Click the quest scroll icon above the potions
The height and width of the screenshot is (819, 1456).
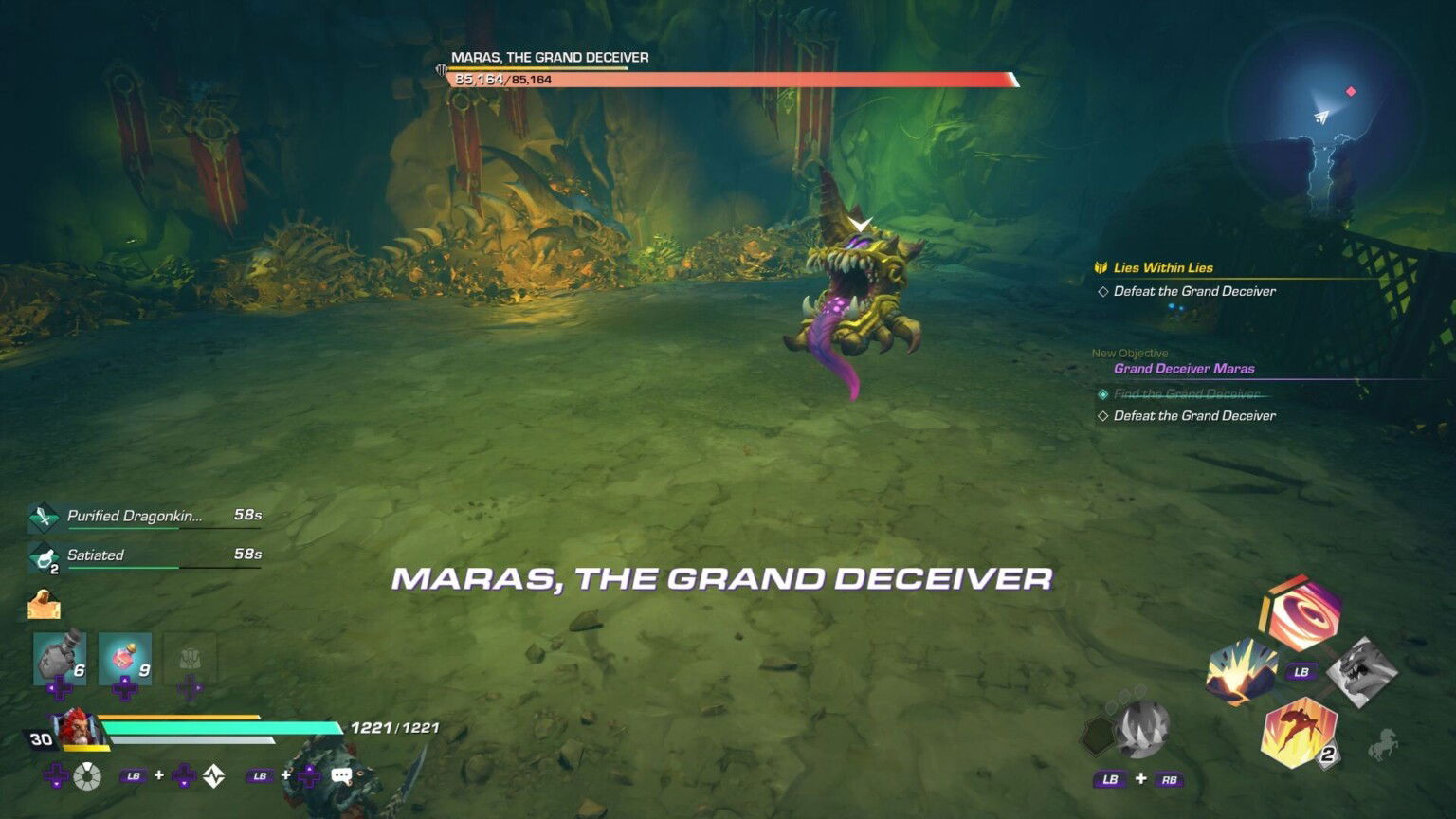click(45, 603)
